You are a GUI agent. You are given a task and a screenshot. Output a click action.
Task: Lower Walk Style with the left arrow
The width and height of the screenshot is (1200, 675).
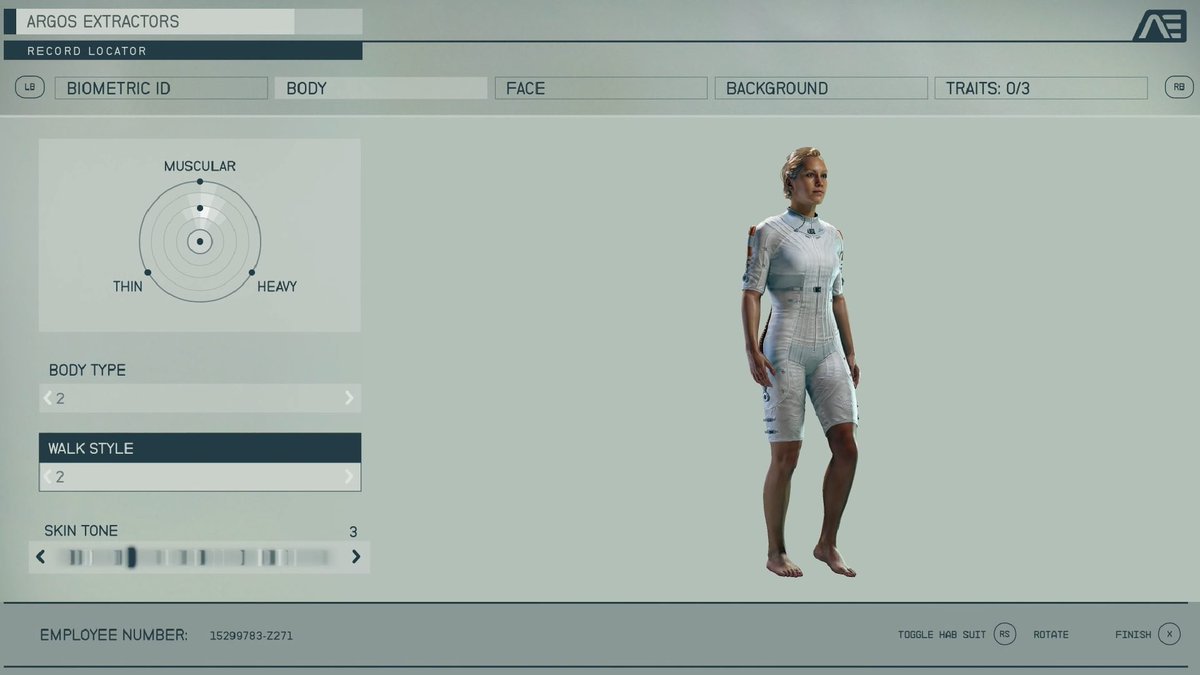48,477
